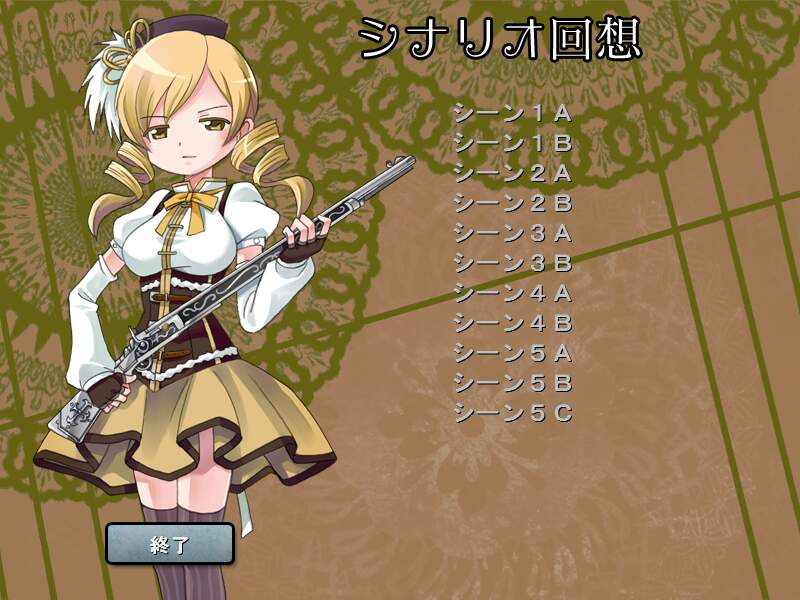Click the シーン２Ｂ scene entry
This screenshot has height=600, width=800.
pos(512,203)
